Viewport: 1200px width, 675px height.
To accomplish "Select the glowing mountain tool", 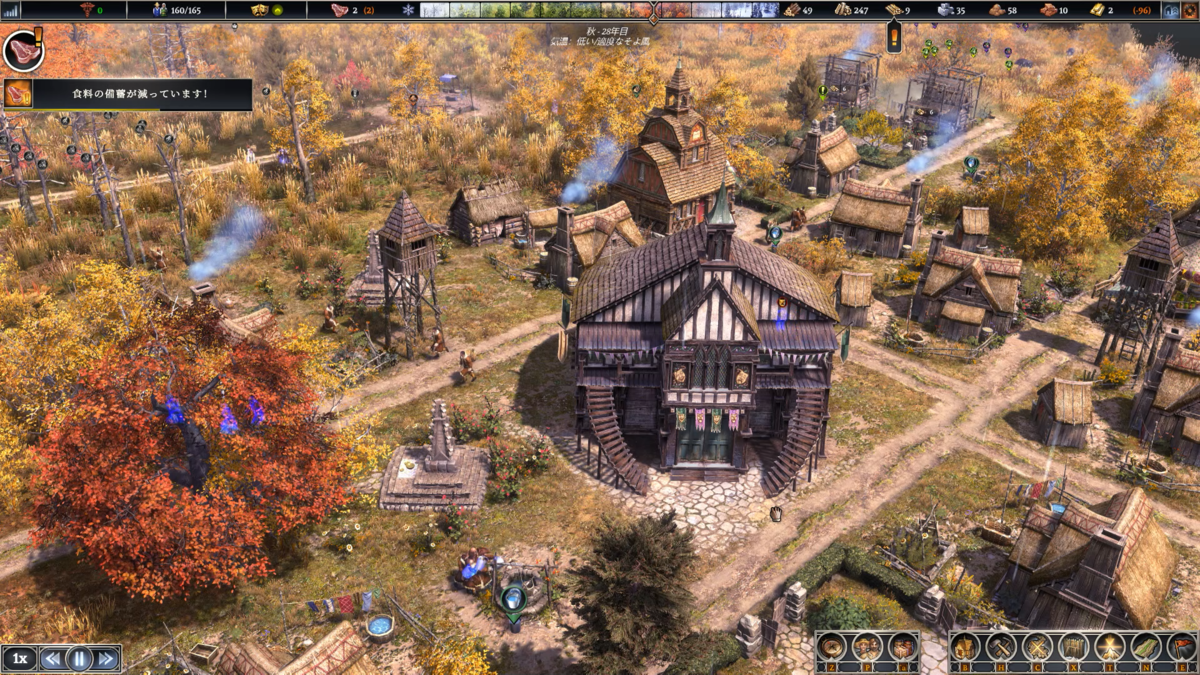I will [1110, 648].
